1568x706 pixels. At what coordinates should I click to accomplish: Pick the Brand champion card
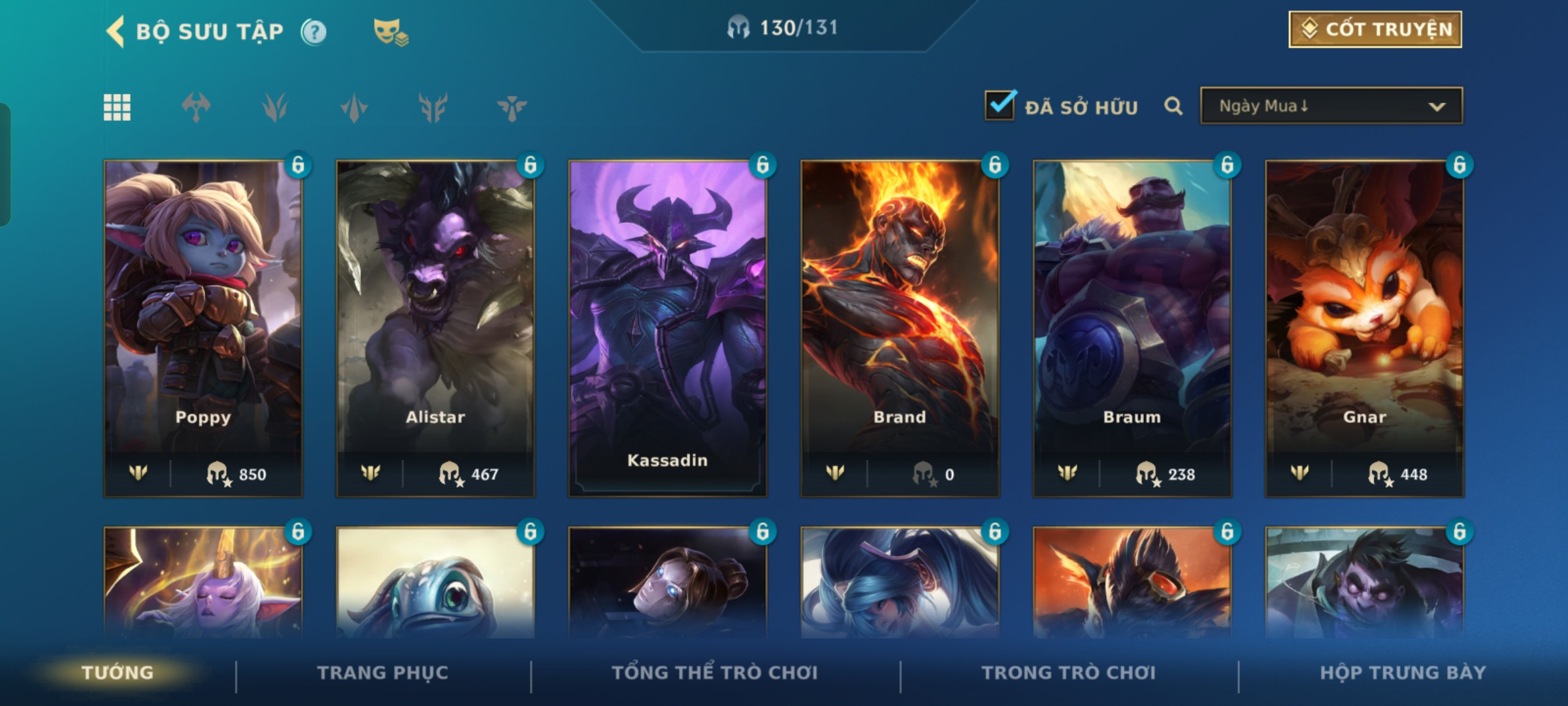[x=900, y=327]
